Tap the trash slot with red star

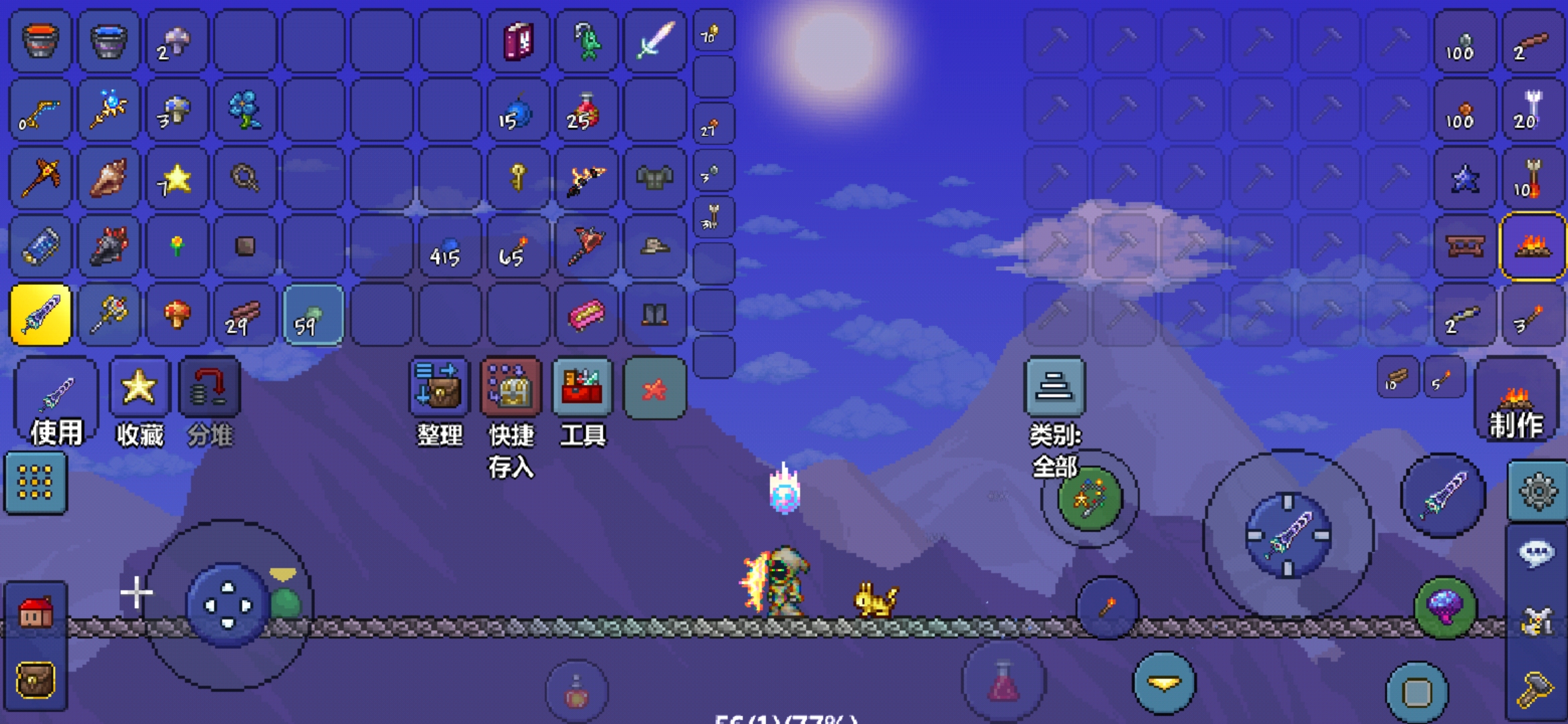tap(655, 389)
